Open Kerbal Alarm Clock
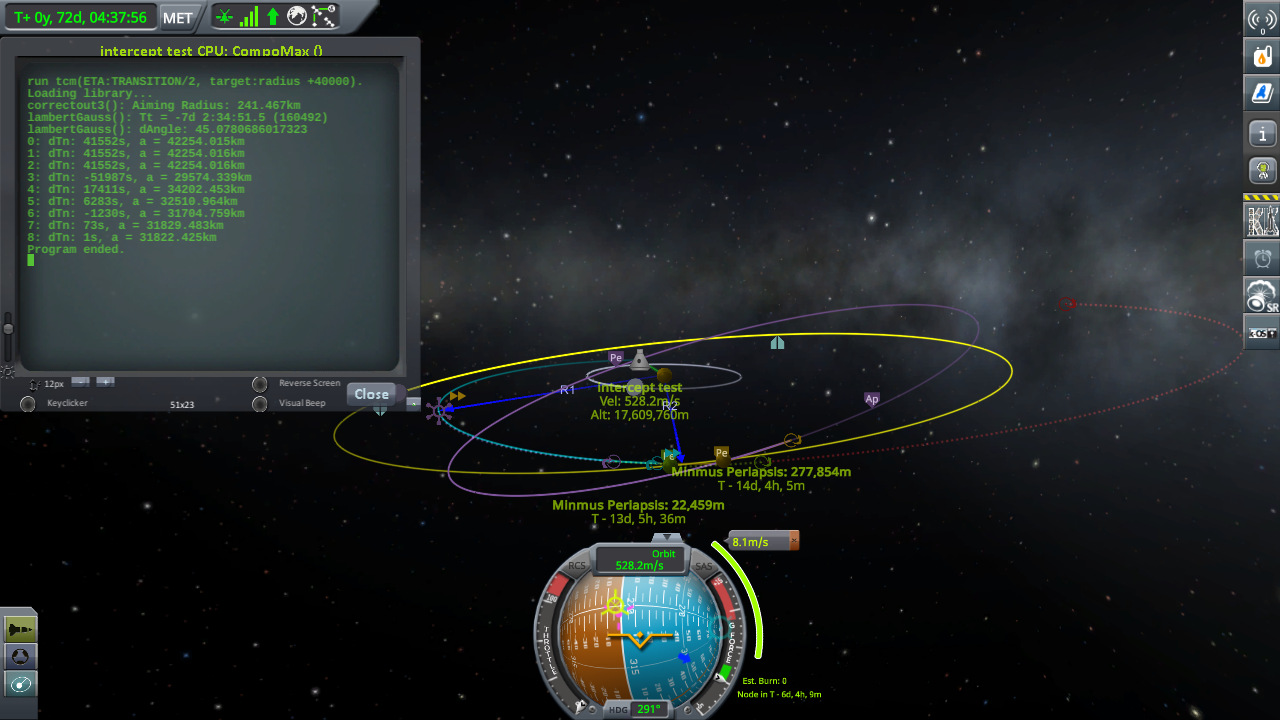 click(x=1262, y=258)
